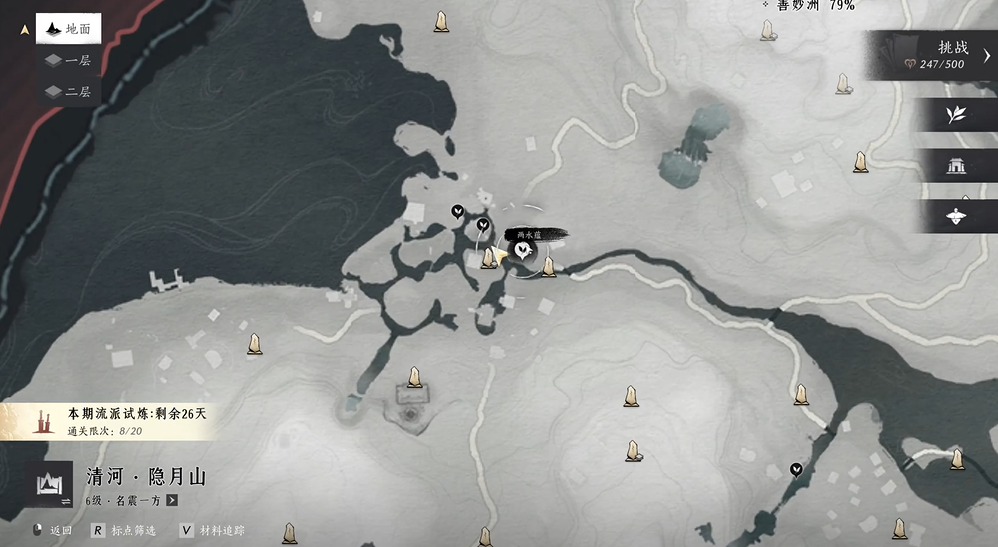Switch map to 一层 floor

(x=68, y=60)
